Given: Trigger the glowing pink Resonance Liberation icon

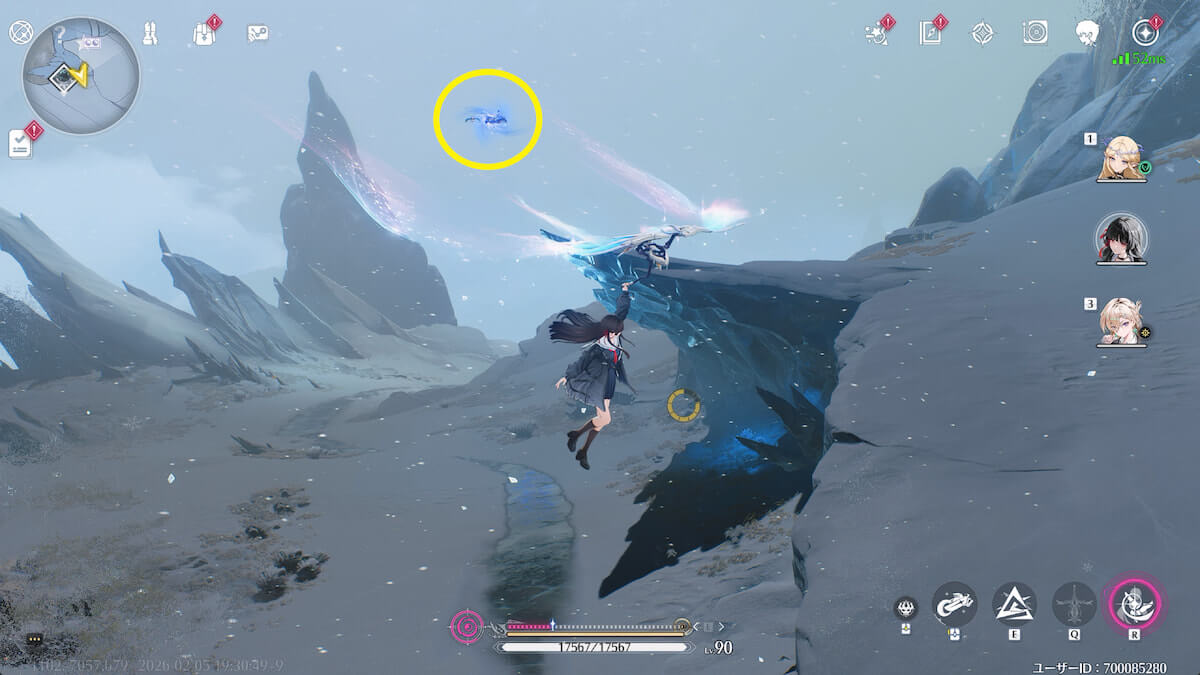Looking at the screenshot, I should click(x=1134, y=604).
